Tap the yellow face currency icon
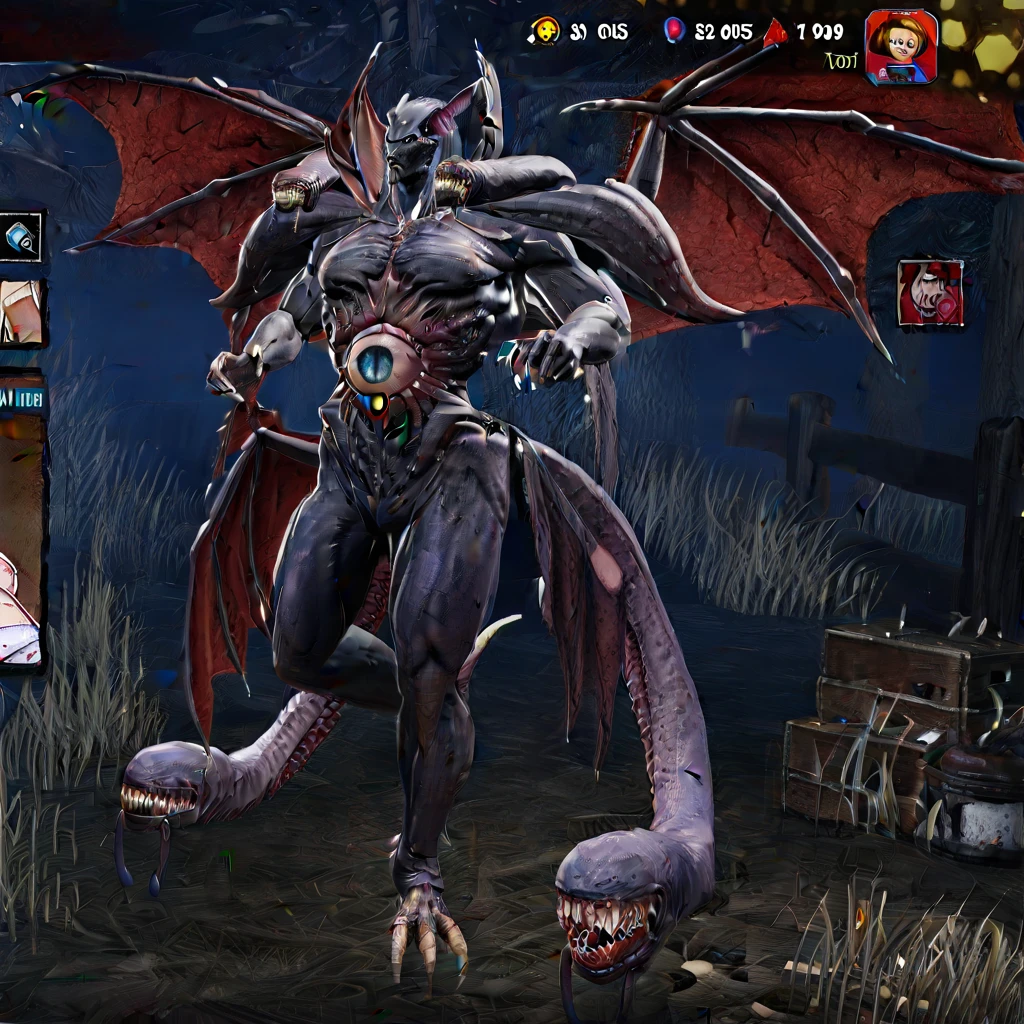The height and width of the screenshot is (1024, 1024). tap(545, 31)
